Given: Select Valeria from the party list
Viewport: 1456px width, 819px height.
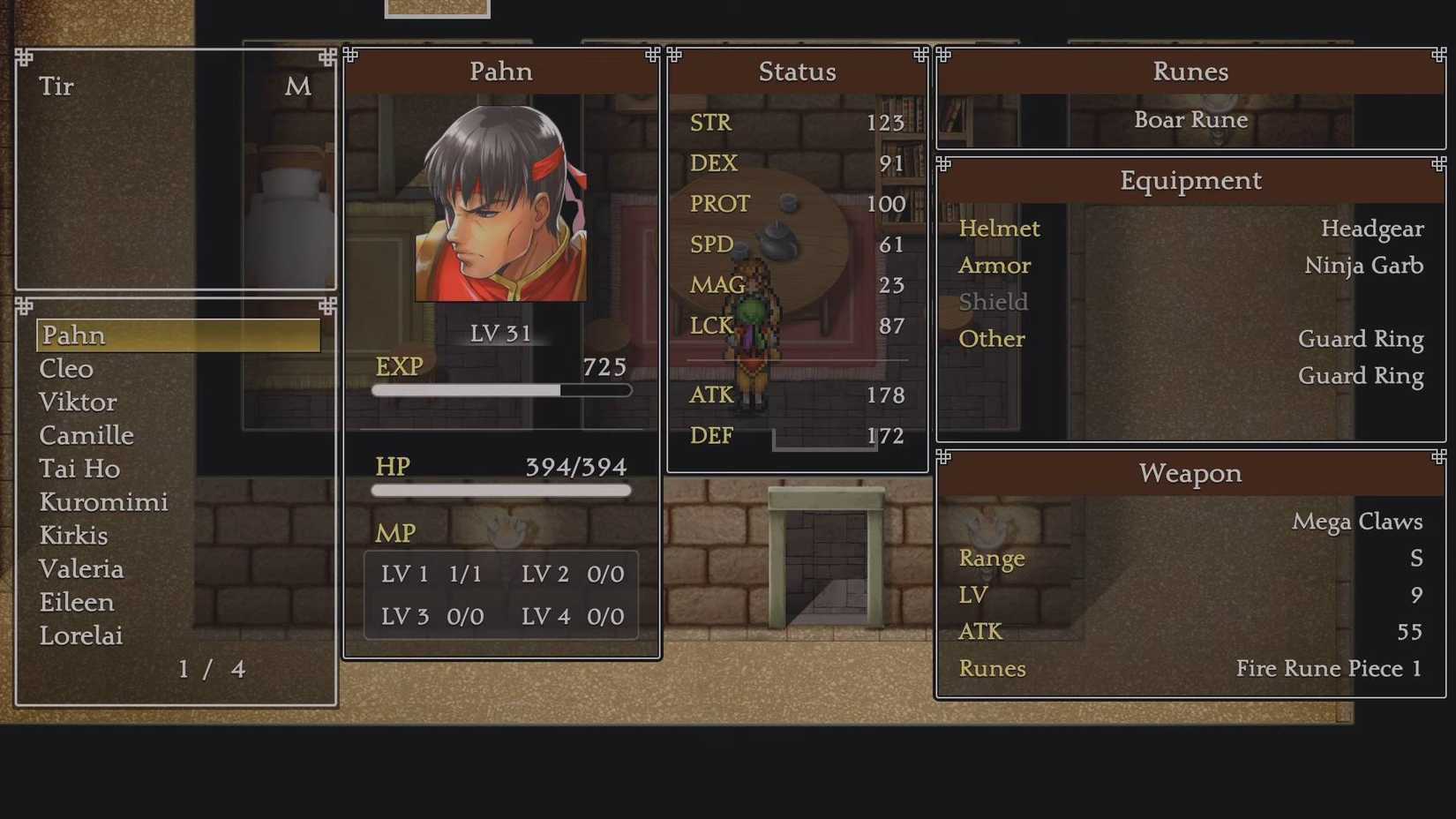Looking at the screenshot, I should tap(81, 569).
